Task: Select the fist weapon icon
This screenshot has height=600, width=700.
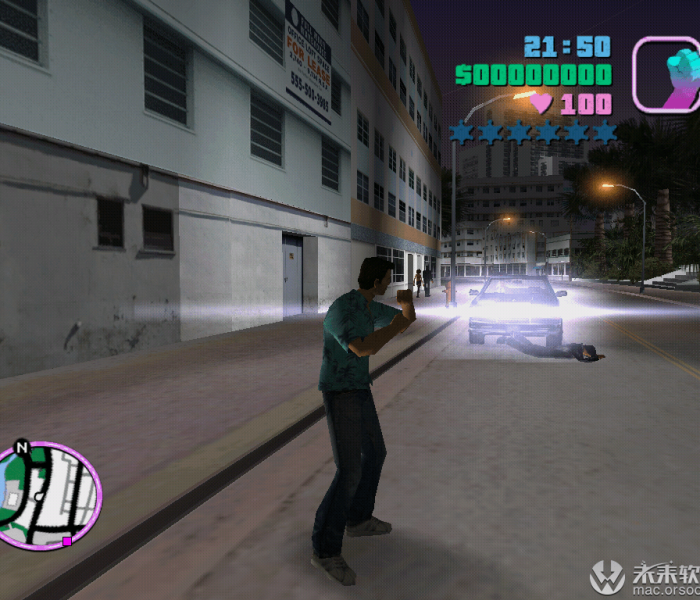Action: click(x=664, y=74)
